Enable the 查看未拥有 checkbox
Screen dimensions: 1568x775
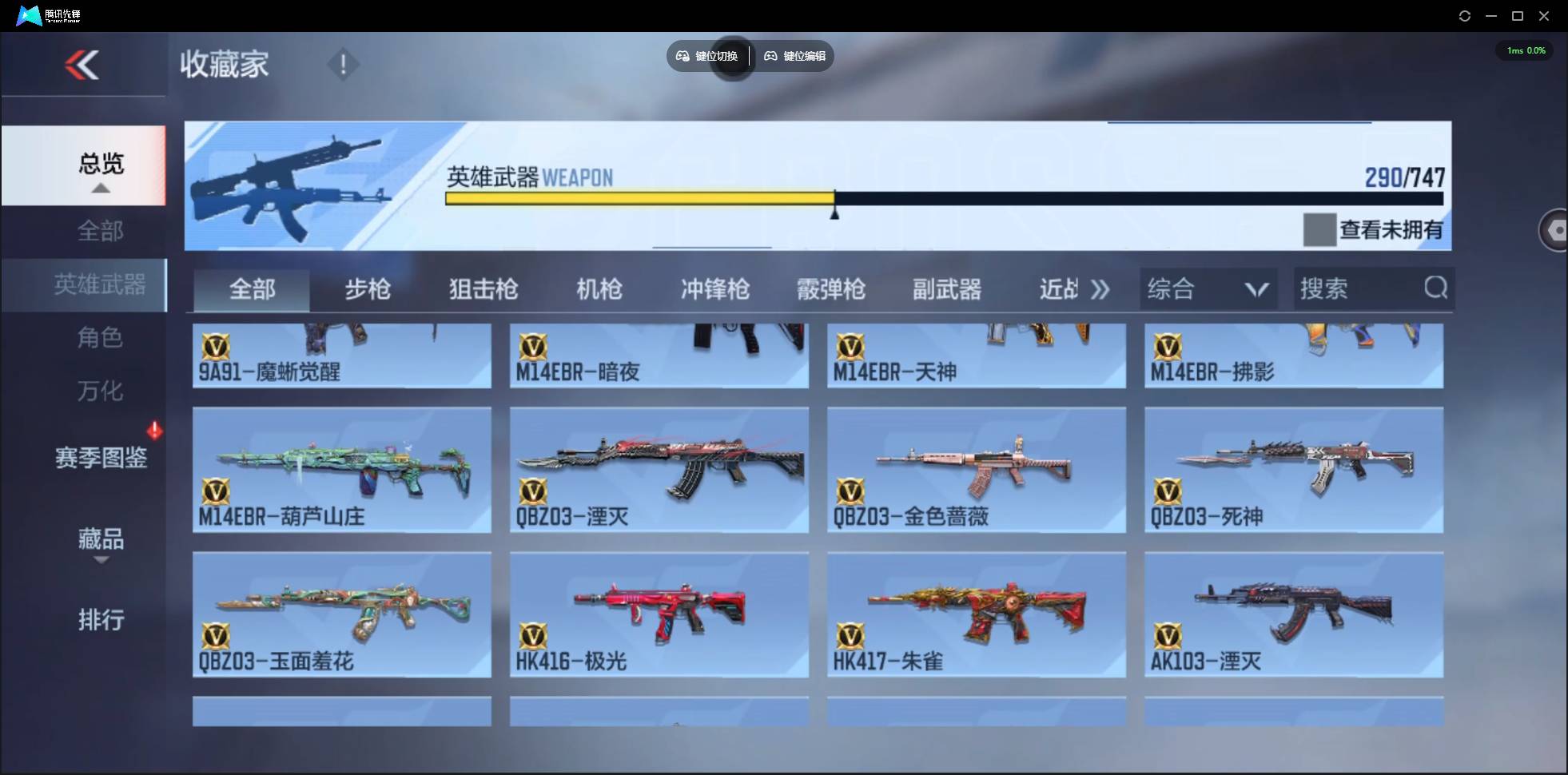point(1319,229)
